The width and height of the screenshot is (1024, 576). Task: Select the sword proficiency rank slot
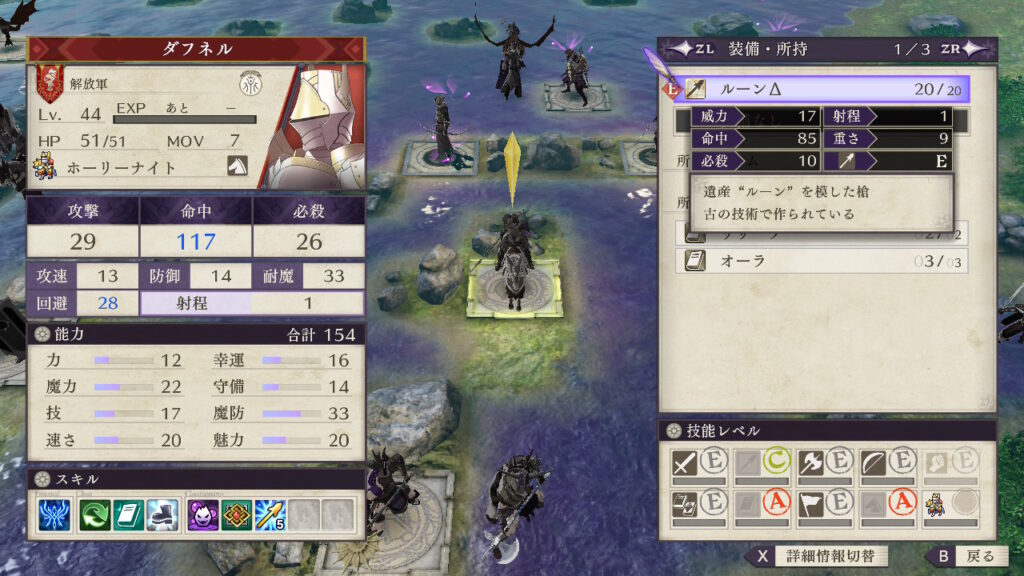click(699, 464)
